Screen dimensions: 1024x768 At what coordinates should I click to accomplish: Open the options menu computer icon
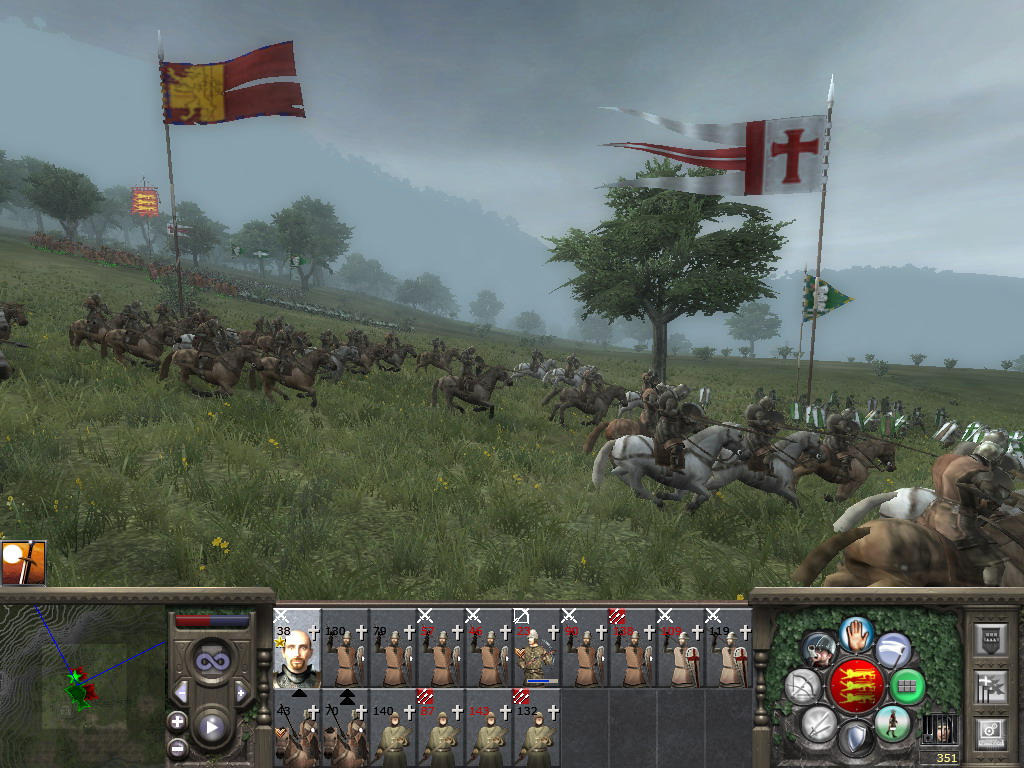pos(990,733)
